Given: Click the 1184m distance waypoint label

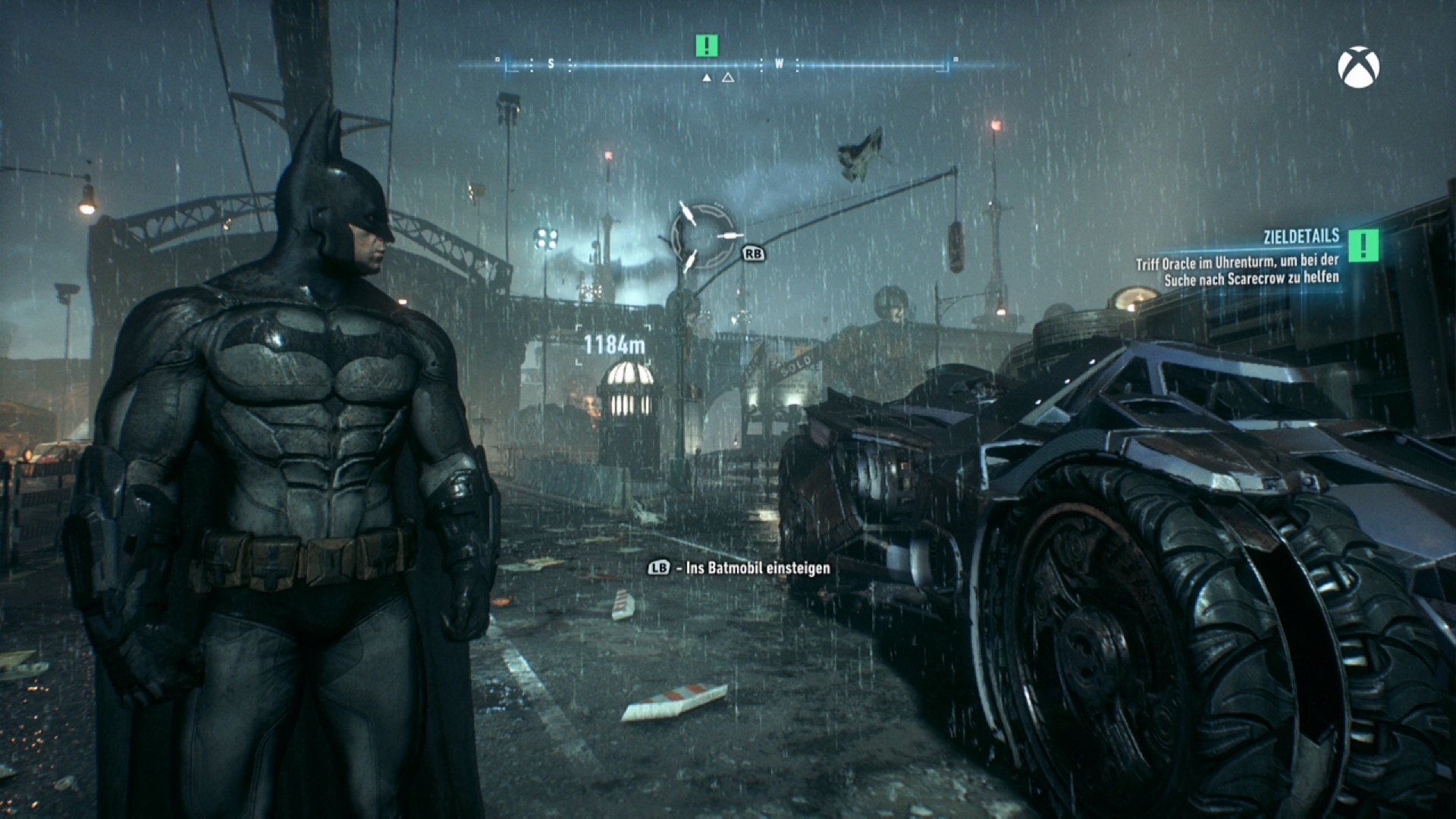Looking at the screenshot, I should [614, 343].
